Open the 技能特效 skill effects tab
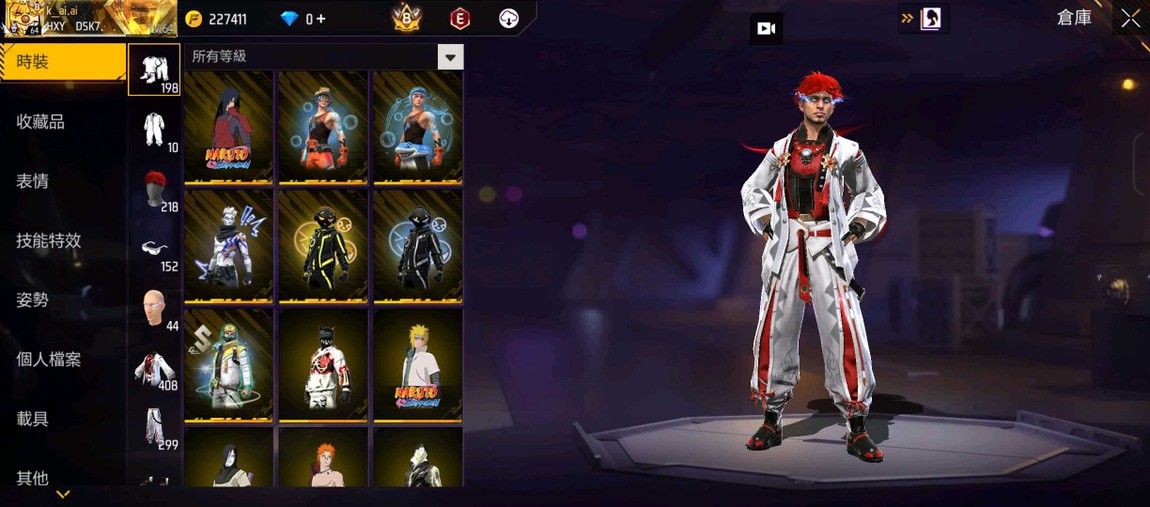Viewport: 1150px width, 507px height. (49, 241)
